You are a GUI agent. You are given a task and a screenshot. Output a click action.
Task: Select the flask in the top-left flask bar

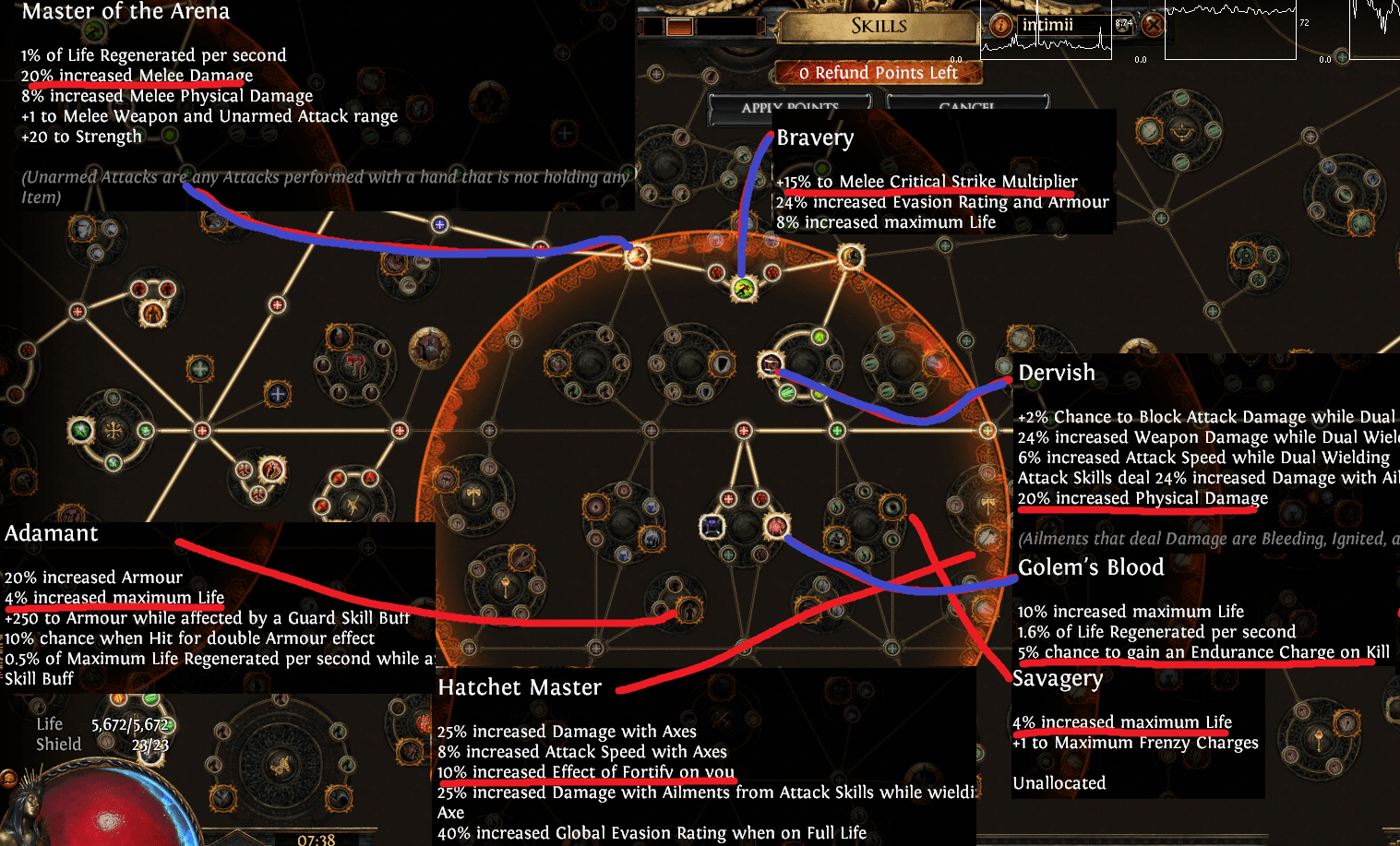click(680, 27)
